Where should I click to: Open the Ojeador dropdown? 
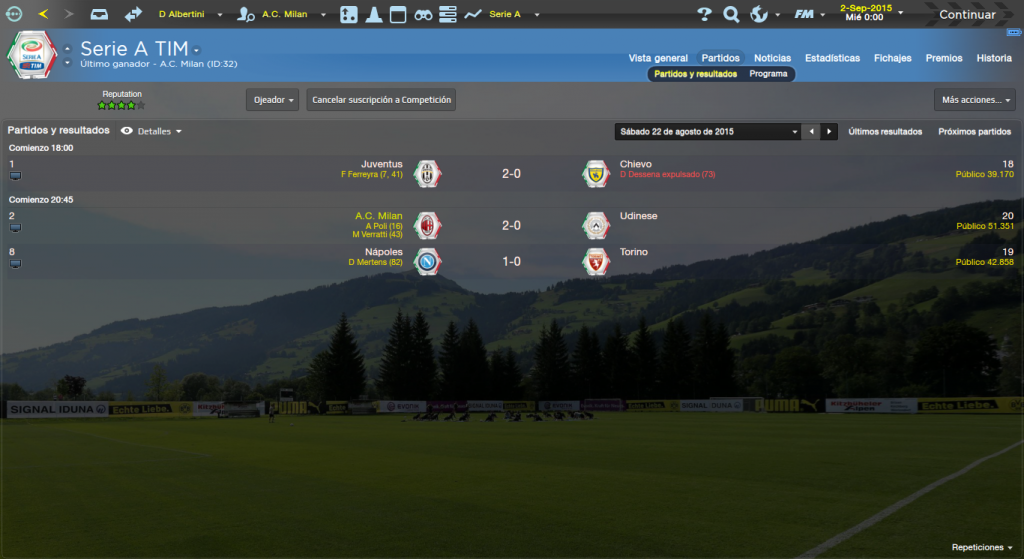point(272,100)
